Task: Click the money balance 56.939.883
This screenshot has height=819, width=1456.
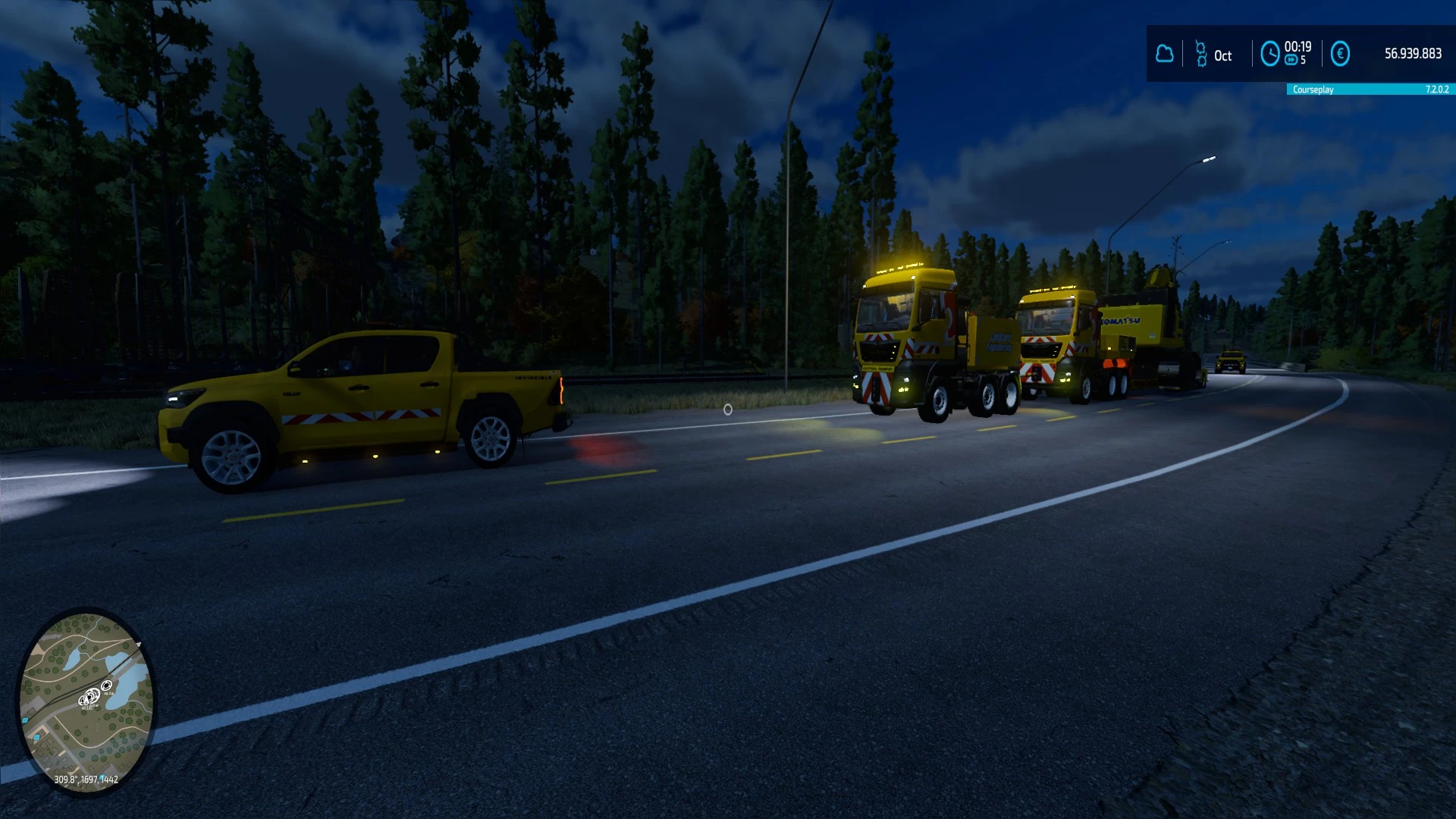Action: click(x=1412, y=53)
